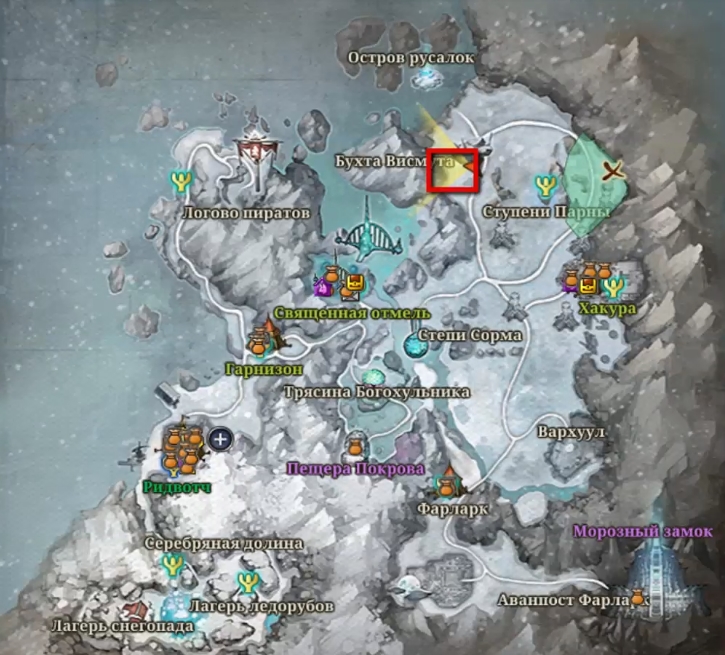Select the purple icon at Священная отмель
725x655 pixels.
point(324,289)
